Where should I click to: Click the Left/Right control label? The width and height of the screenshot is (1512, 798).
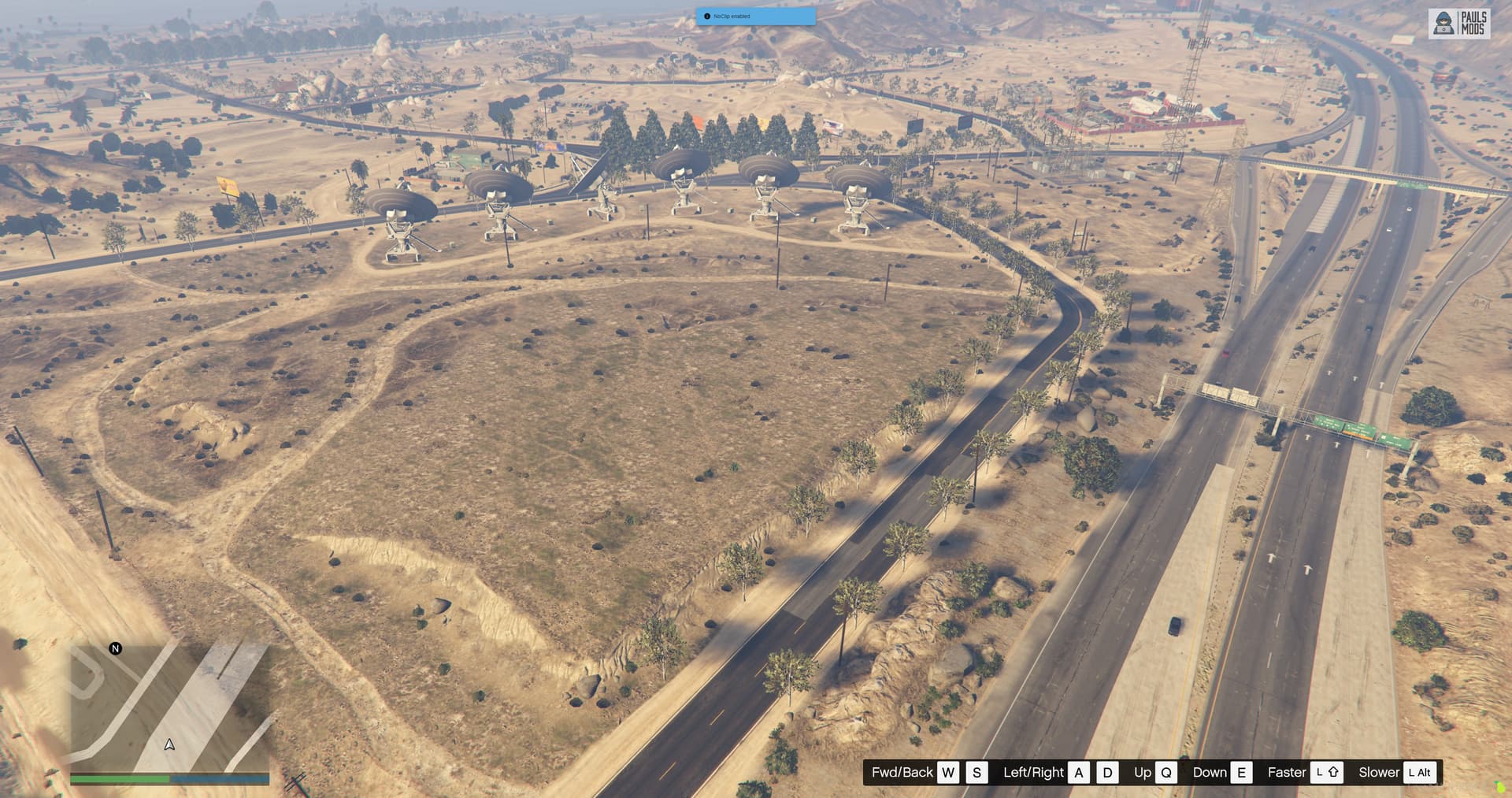pos(1032,773)
